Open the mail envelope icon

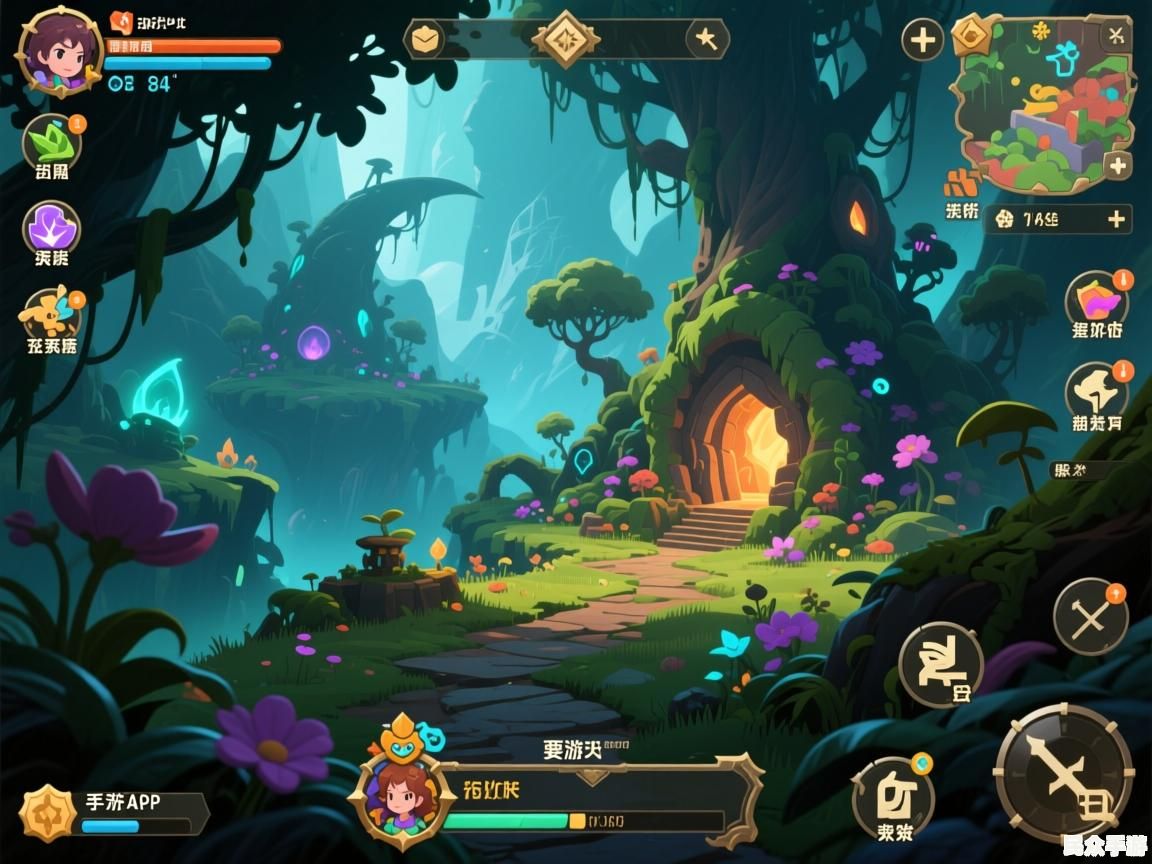[424, 39]
